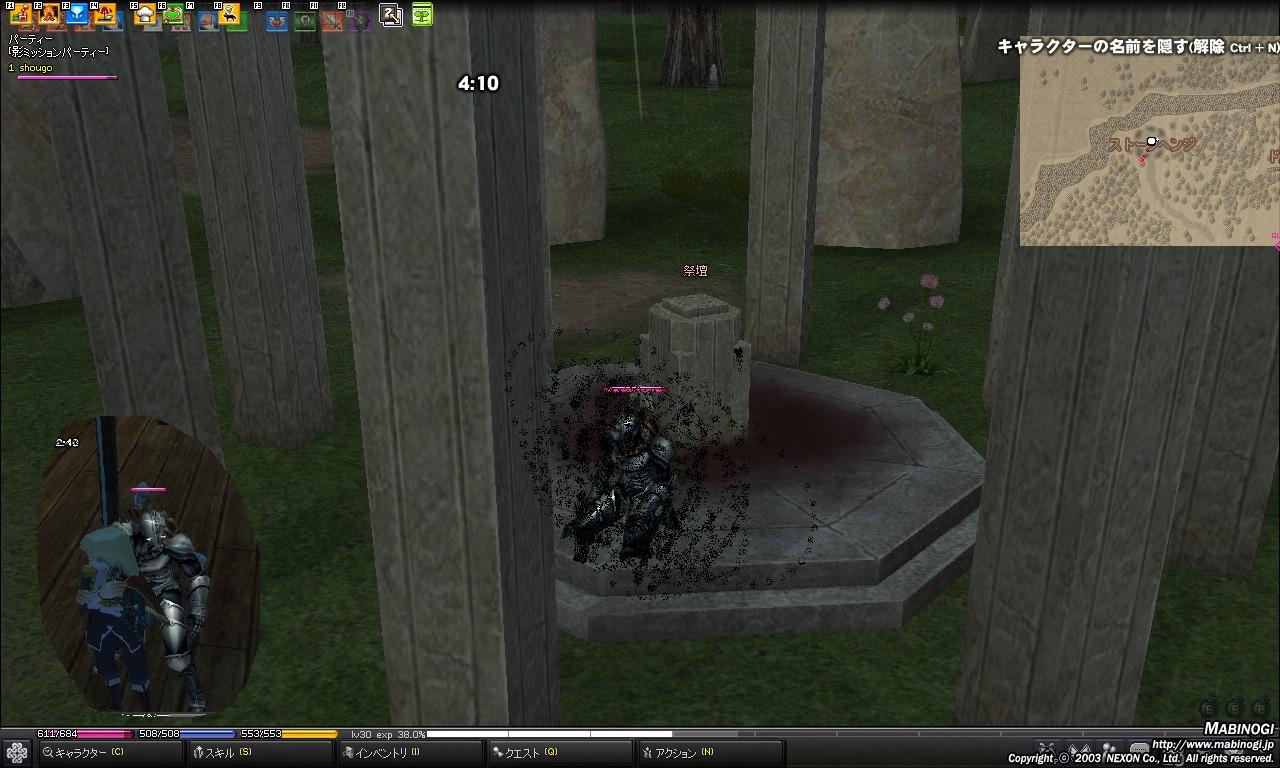
Task: Activate the F1 potion-making skill icon
Action: coord(20,14)
